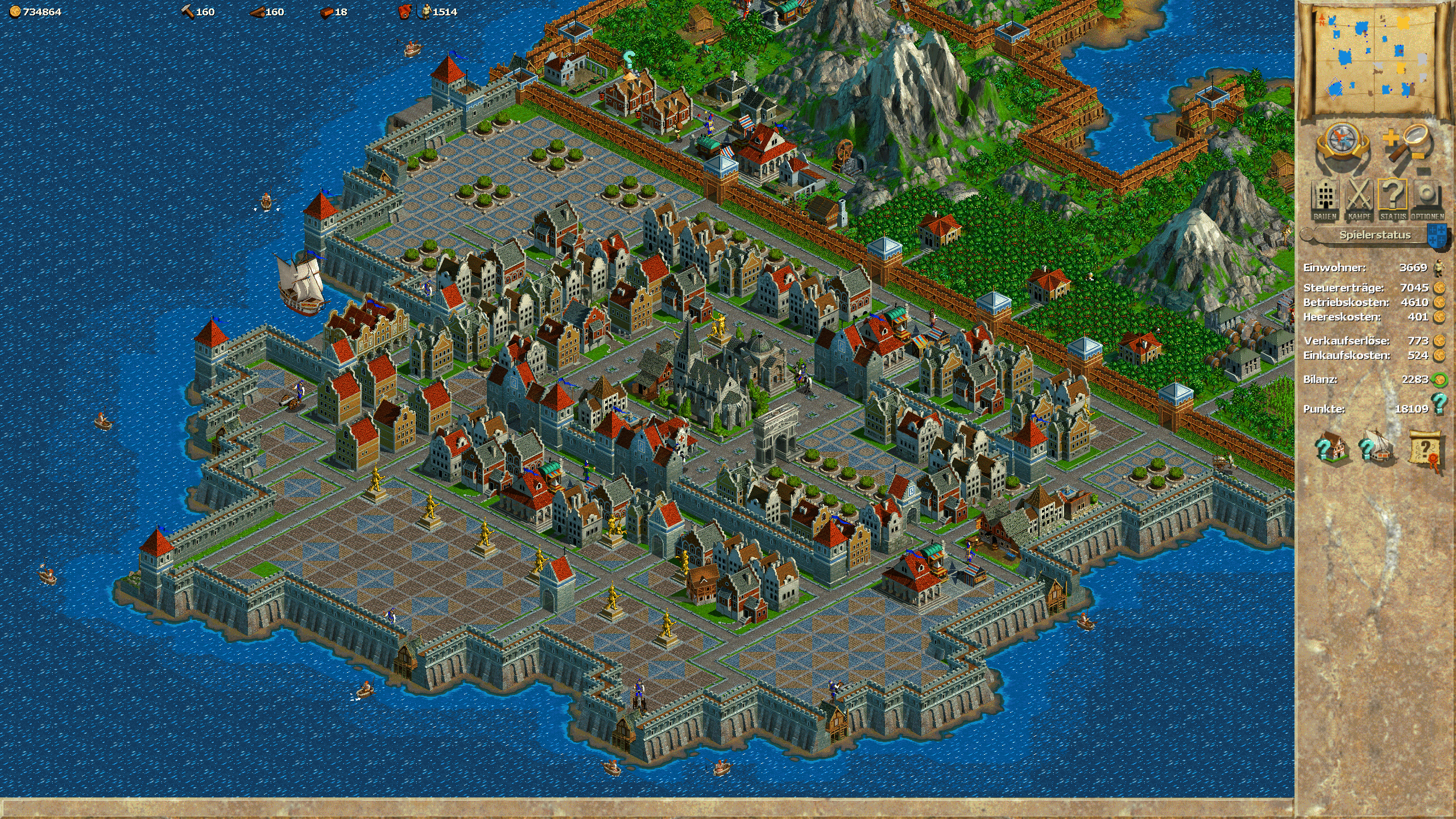Open the Bauen construction menu

pyautogui.click(x=1325, y=200)
